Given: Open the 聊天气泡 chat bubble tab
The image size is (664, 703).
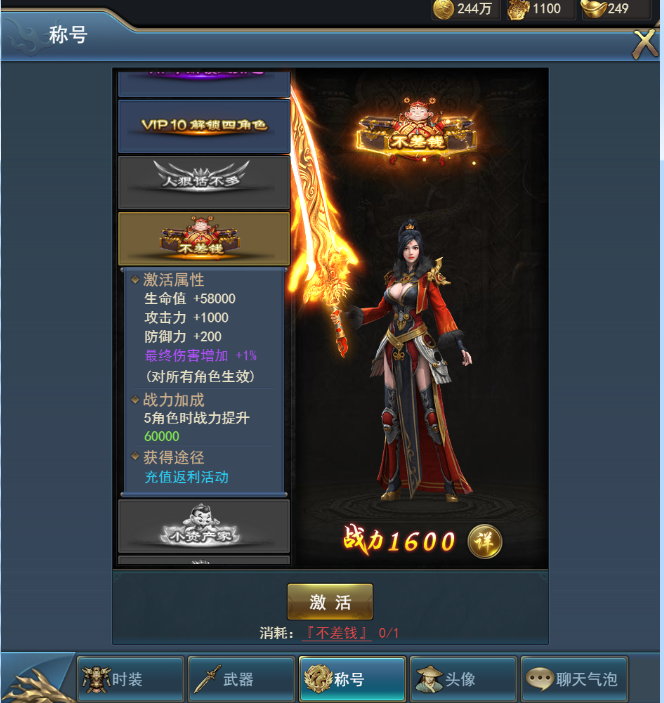Looking at the screenshot, I should click(x=575, y=680).
